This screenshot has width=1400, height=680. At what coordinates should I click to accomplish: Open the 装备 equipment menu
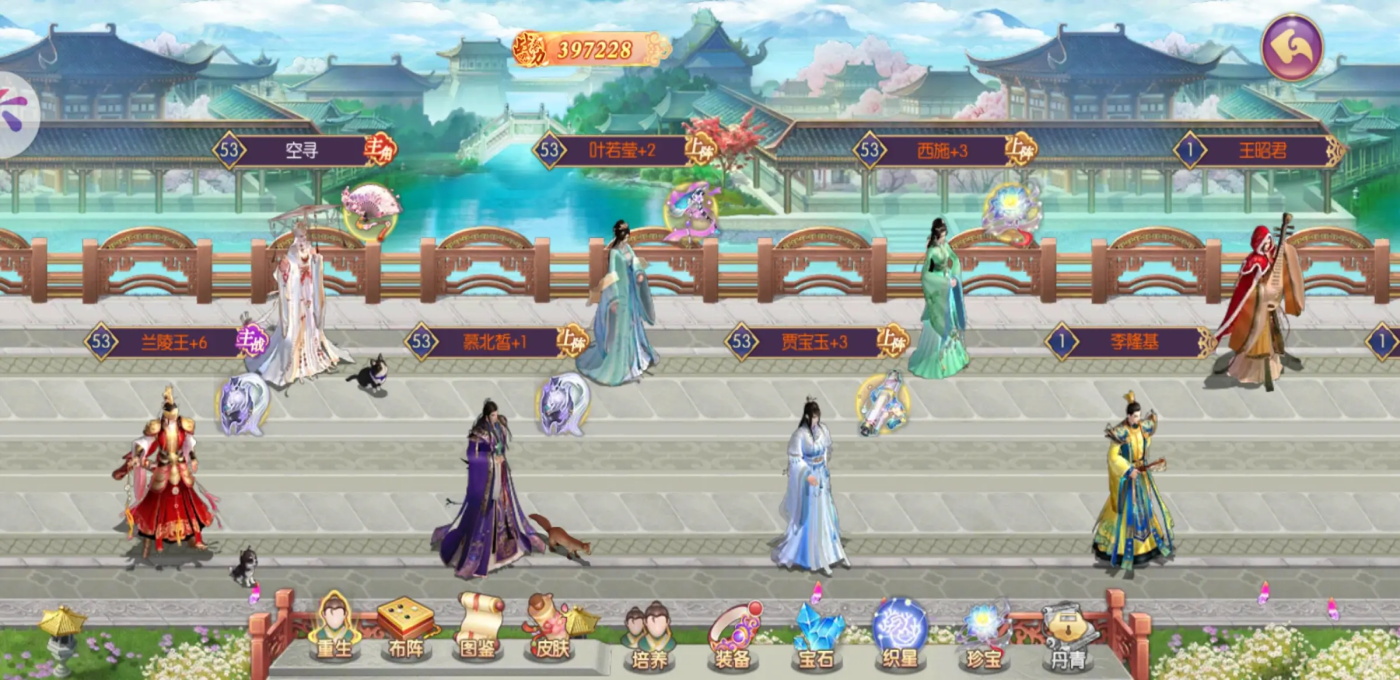coord(734,634)
